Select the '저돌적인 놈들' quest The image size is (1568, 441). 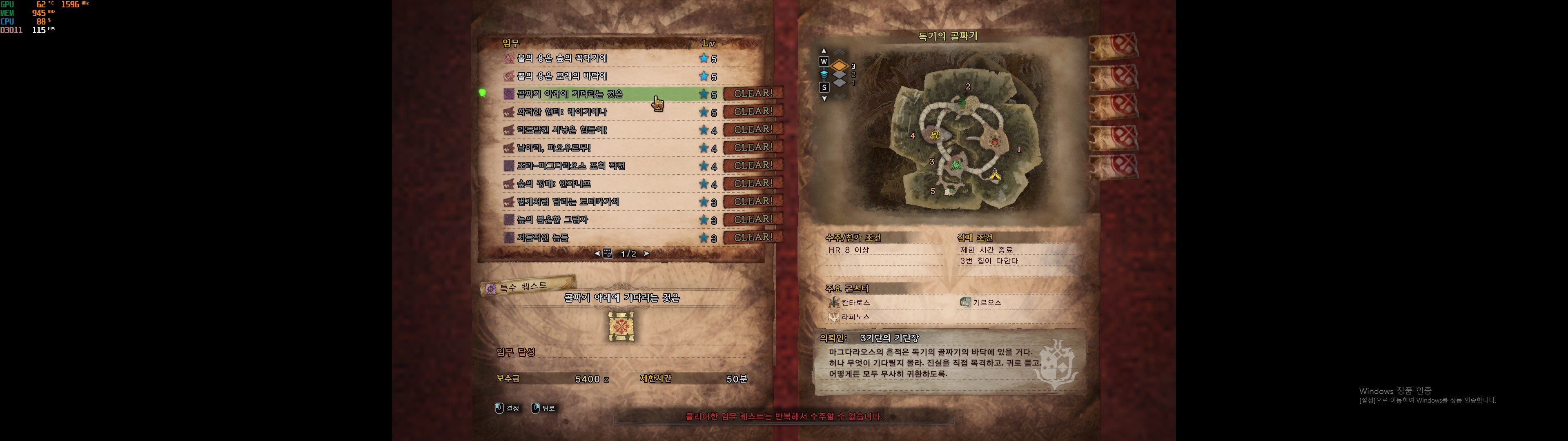542,238
